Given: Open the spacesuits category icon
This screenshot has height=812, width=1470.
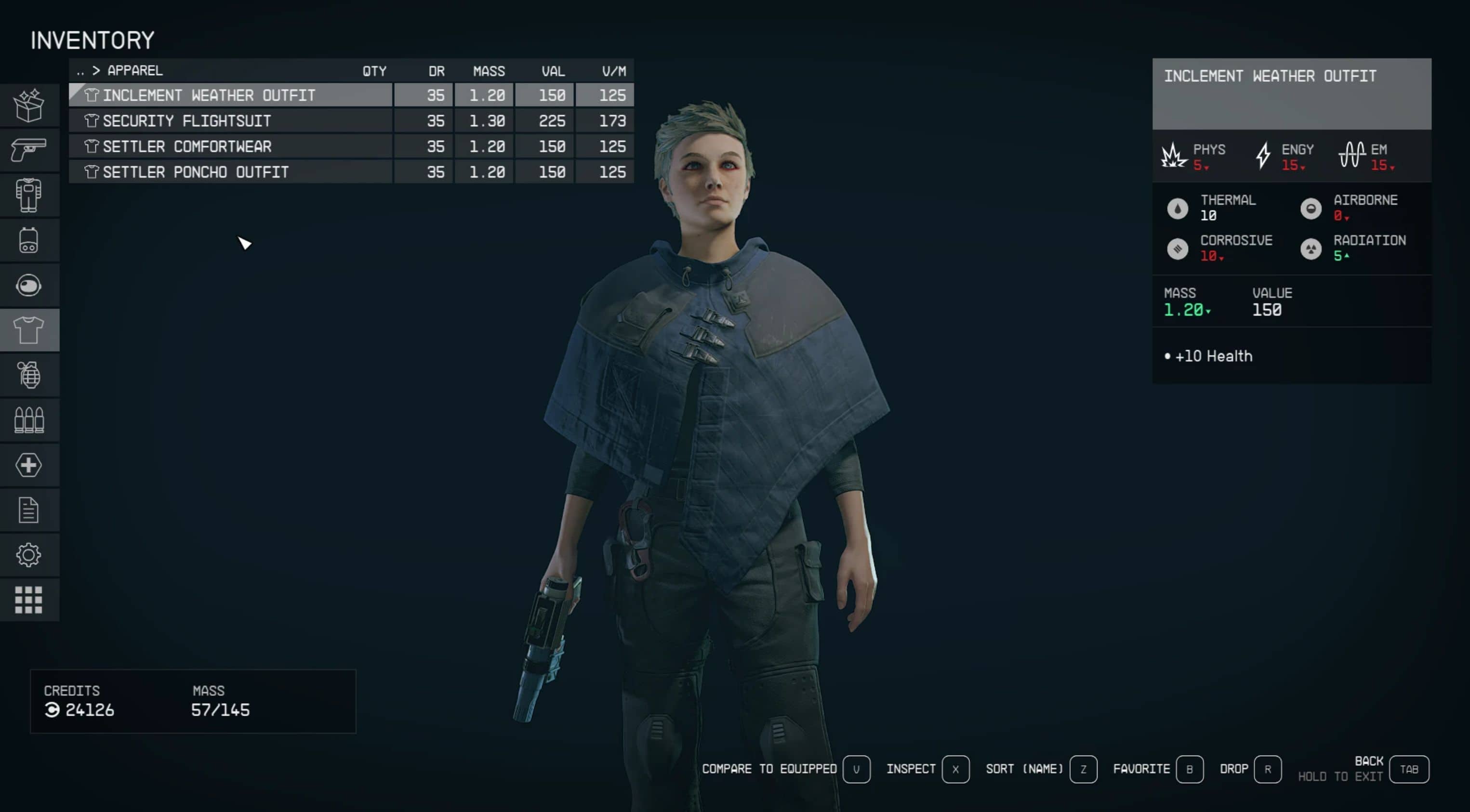Looking at the screenshot, I should (x=28, y=195).
